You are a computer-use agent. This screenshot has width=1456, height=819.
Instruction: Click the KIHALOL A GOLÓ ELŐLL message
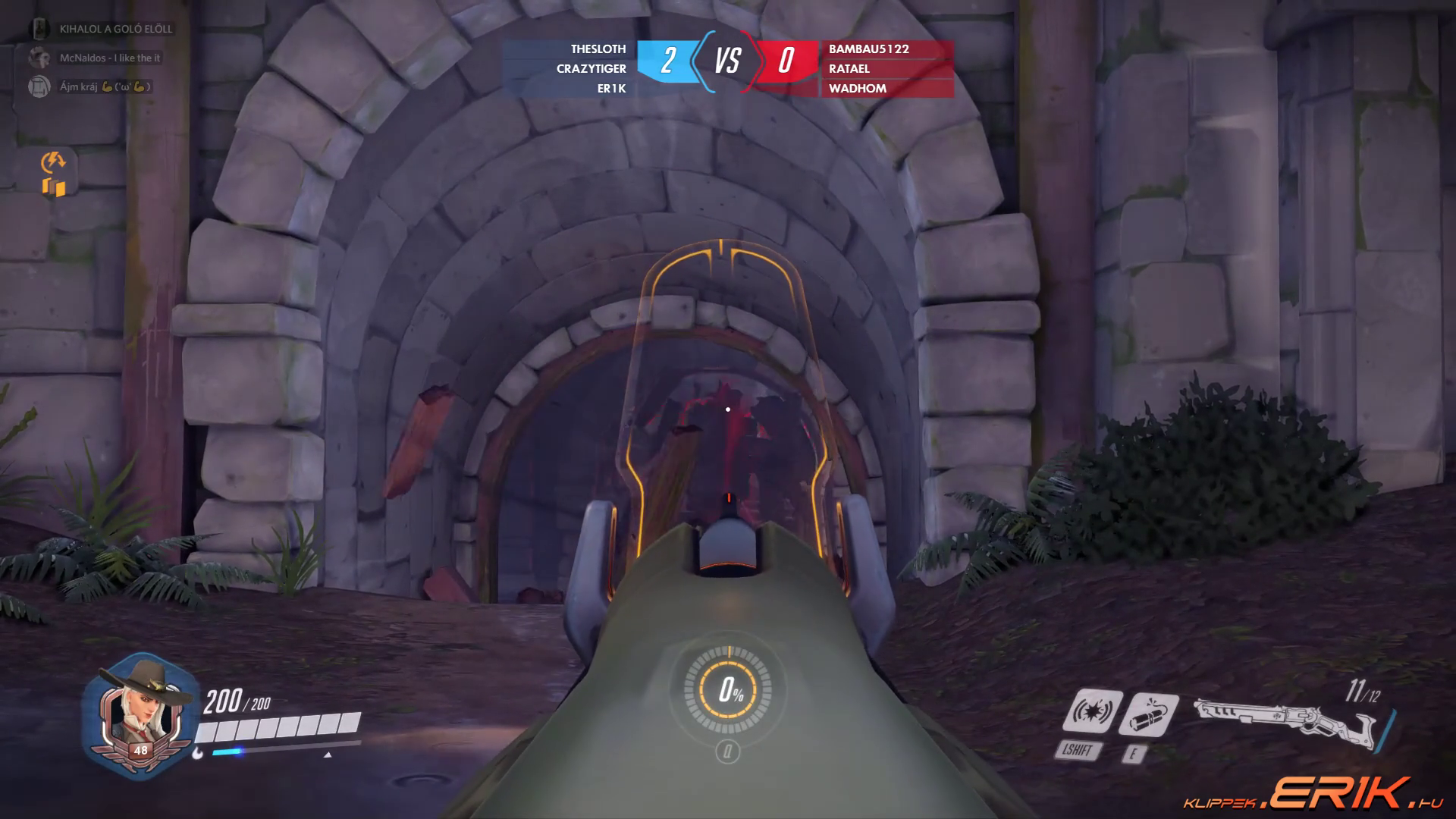(x=115, y=30)
